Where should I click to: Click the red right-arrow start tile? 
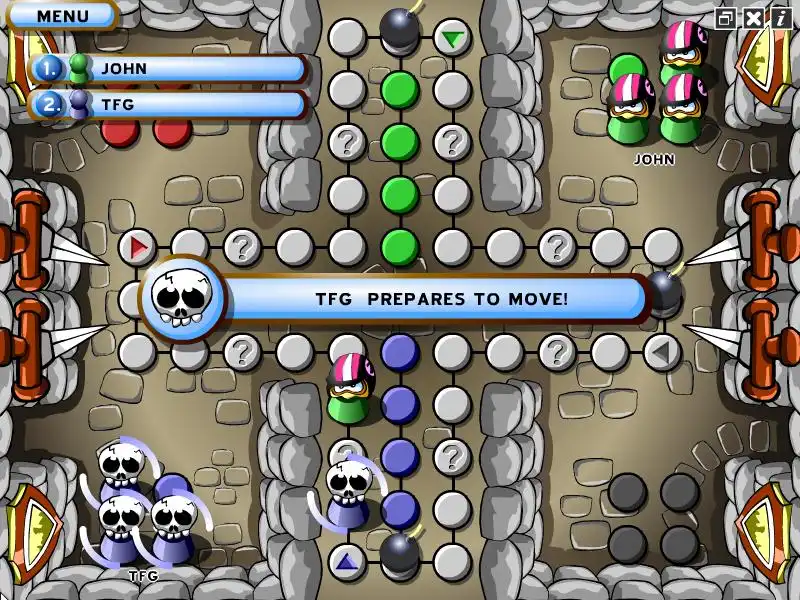138,246
